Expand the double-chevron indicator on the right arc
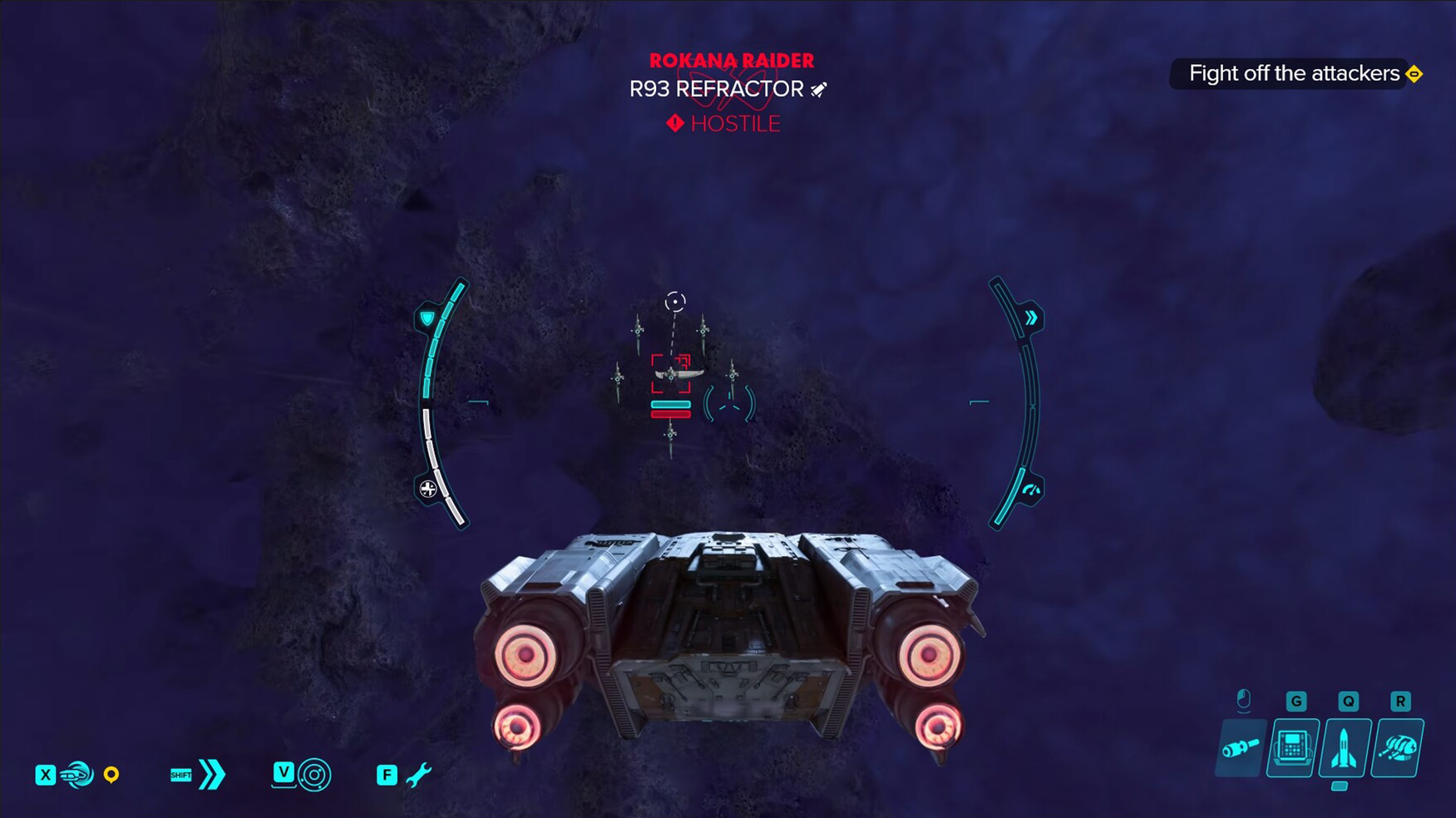 (x=1031, y=317)
